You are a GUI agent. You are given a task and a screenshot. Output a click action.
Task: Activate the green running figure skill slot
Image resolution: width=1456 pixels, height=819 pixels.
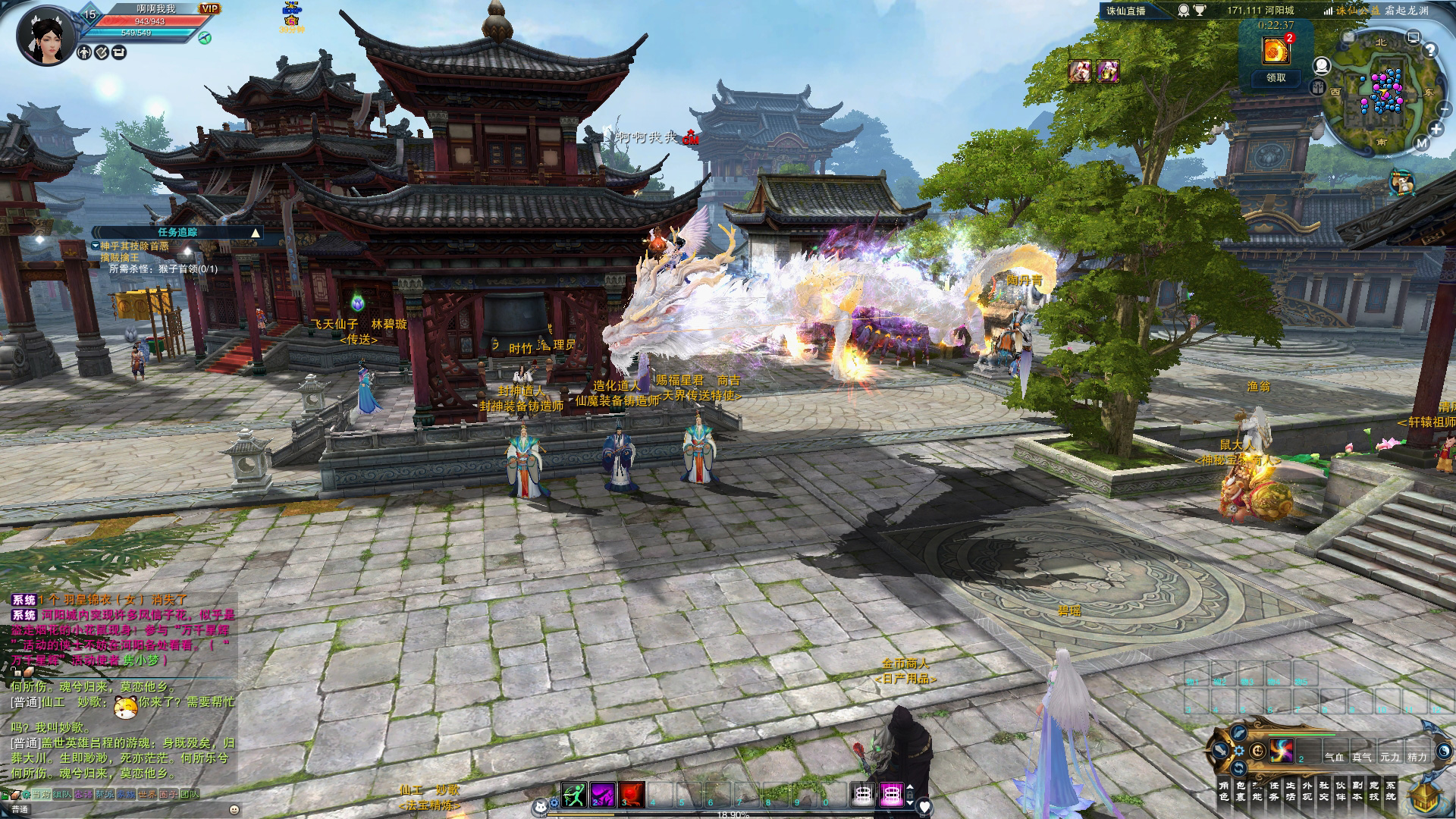[x=574, y=794]
